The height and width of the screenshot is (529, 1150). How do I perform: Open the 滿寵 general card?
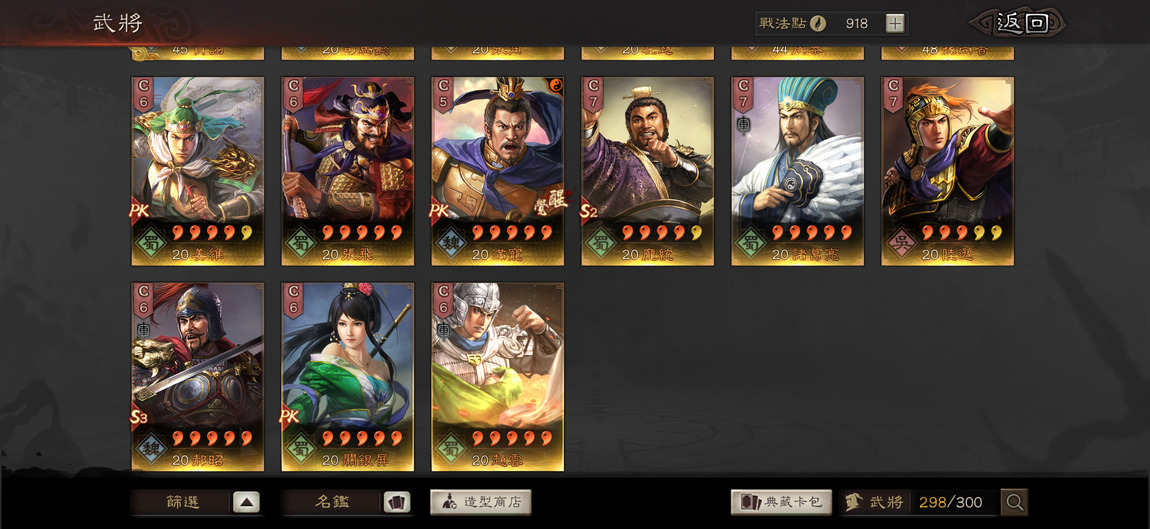coord(498,171)
